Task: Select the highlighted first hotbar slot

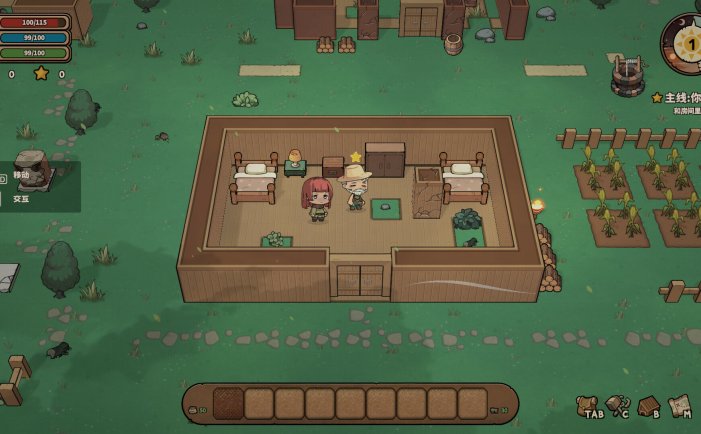Action: click(x=228, y=403)
